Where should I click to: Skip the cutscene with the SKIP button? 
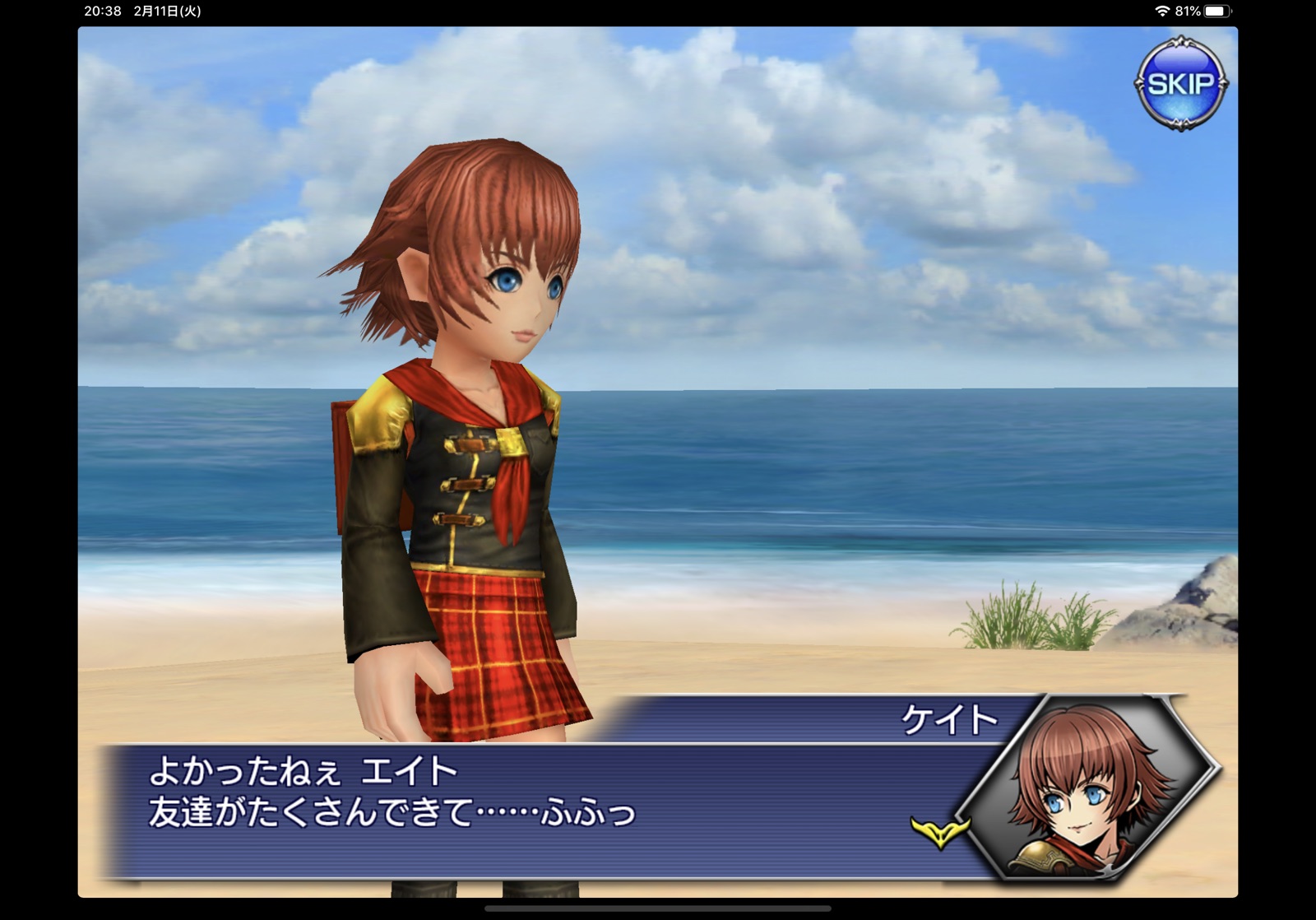[x=1180, y=83]
